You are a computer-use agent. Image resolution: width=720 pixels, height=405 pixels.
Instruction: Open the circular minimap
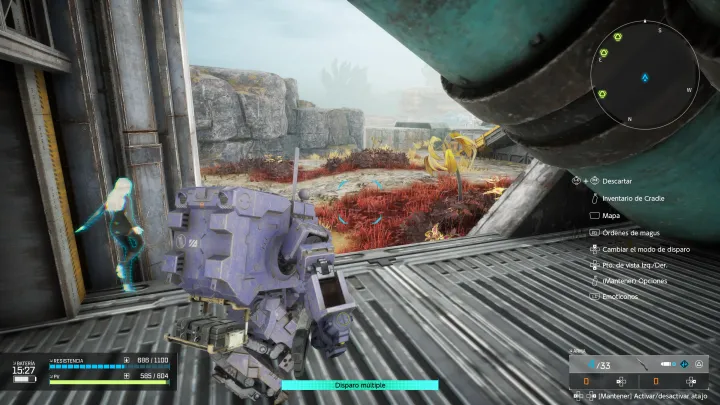(x=645, y=74)
